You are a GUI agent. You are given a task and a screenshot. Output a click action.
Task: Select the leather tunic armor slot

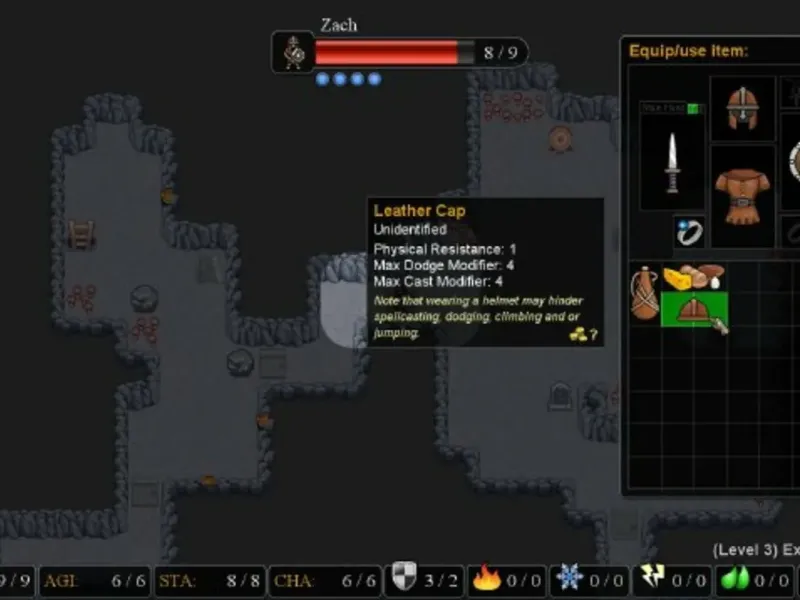coord(742,194)
